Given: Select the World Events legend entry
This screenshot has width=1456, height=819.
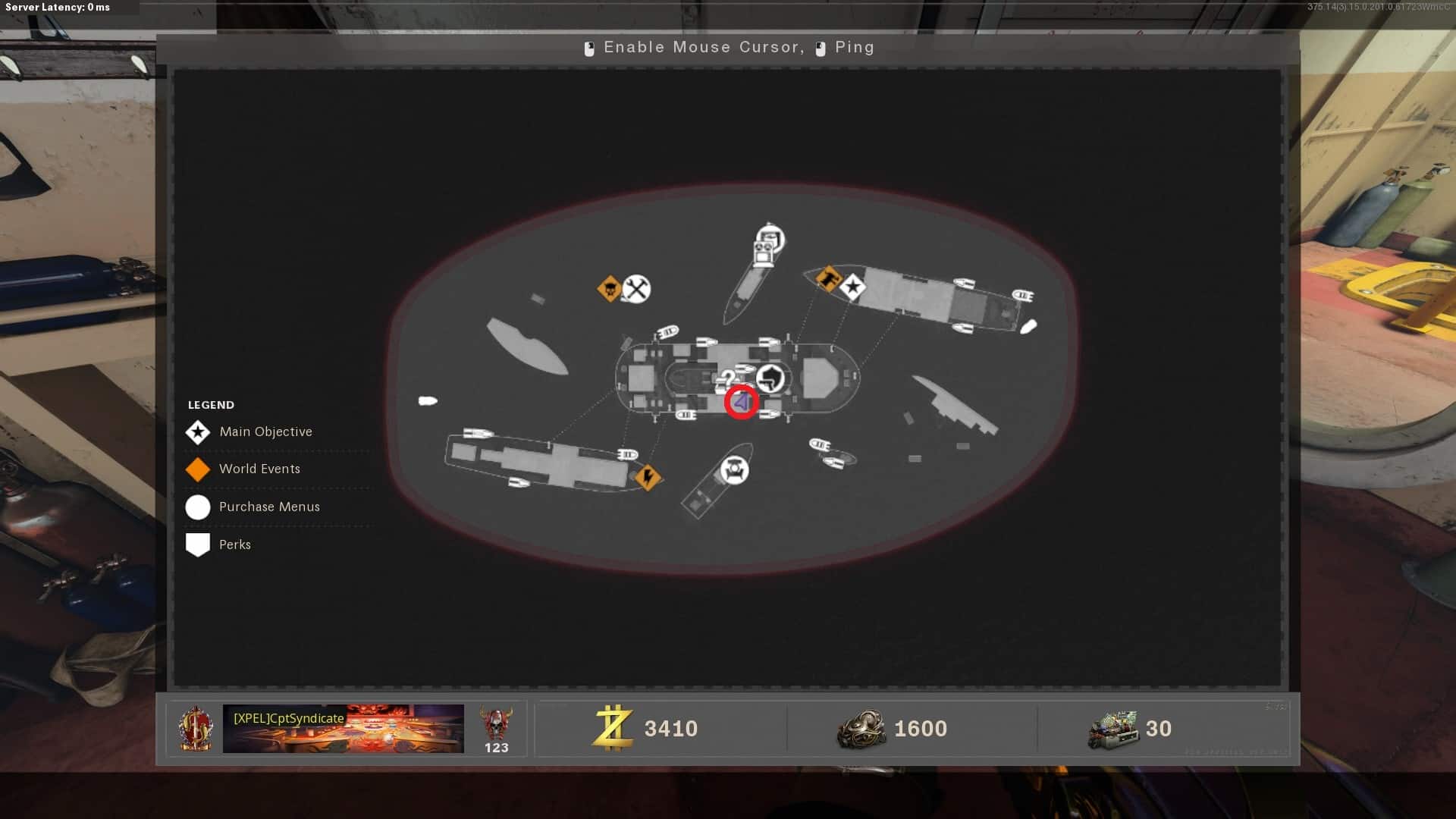Looking at the screenshot, I should click(259, 469).
